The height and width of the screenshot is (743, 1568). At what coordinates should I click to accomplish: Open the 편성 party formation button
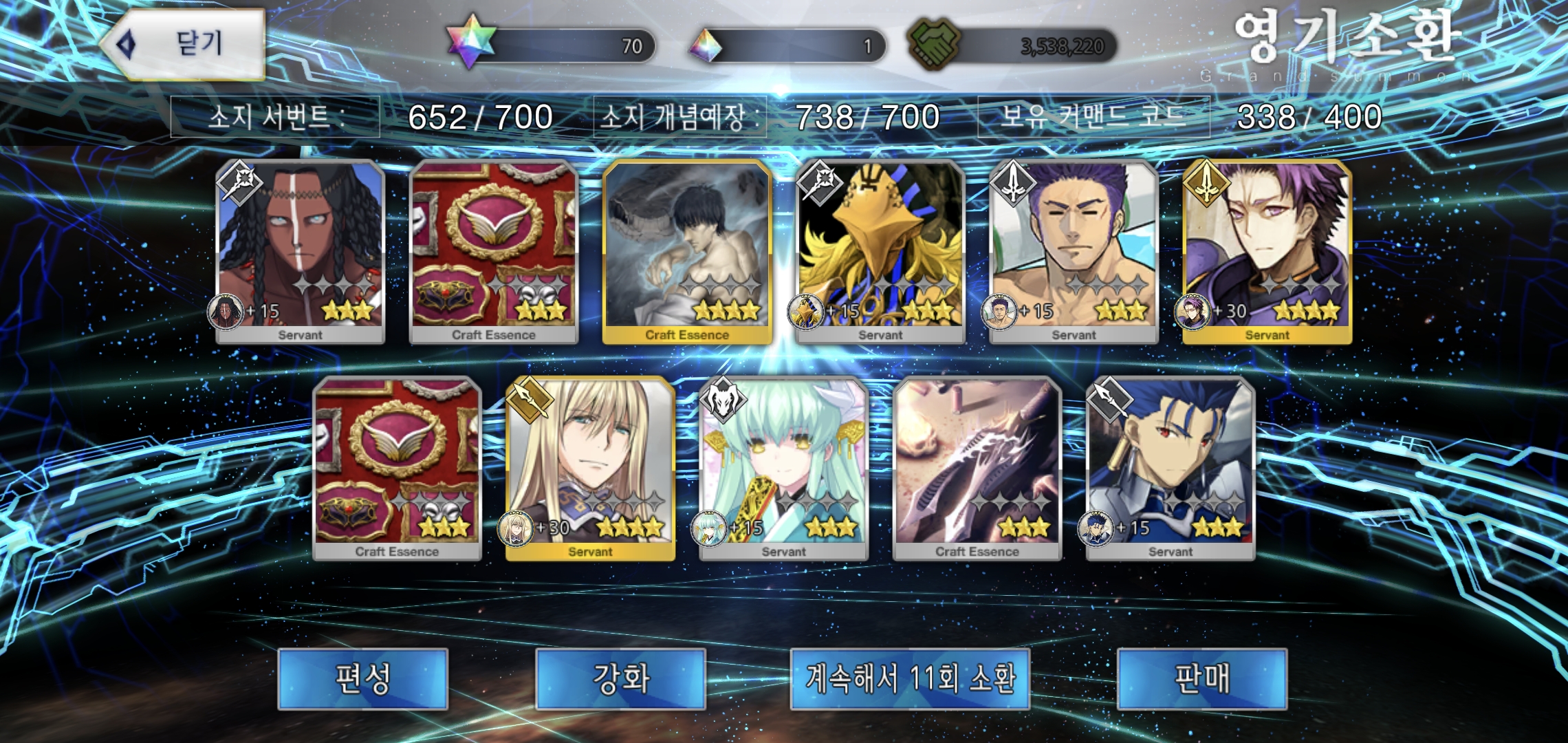pos(362,678)
